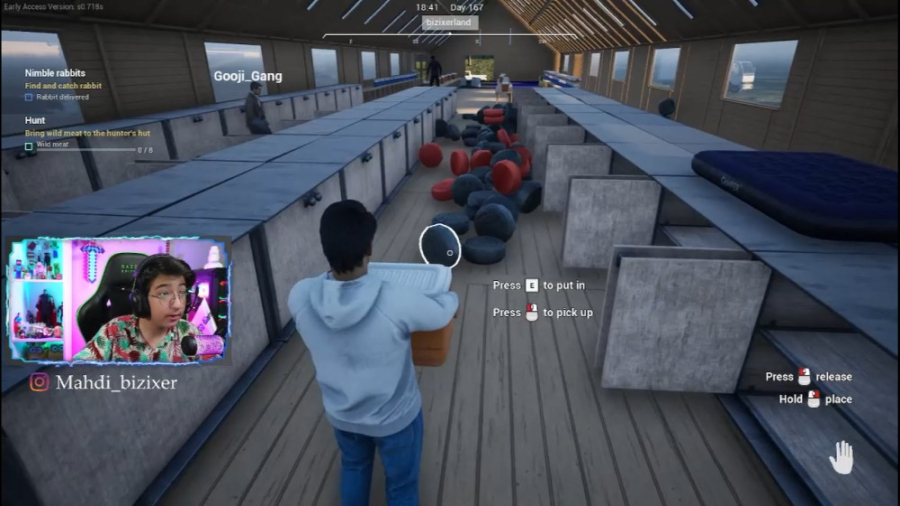The image size is (900, 506).
Task: Open the Instagram logo beside Mahdi_bizixer
Action: click(x=39, y=382)
